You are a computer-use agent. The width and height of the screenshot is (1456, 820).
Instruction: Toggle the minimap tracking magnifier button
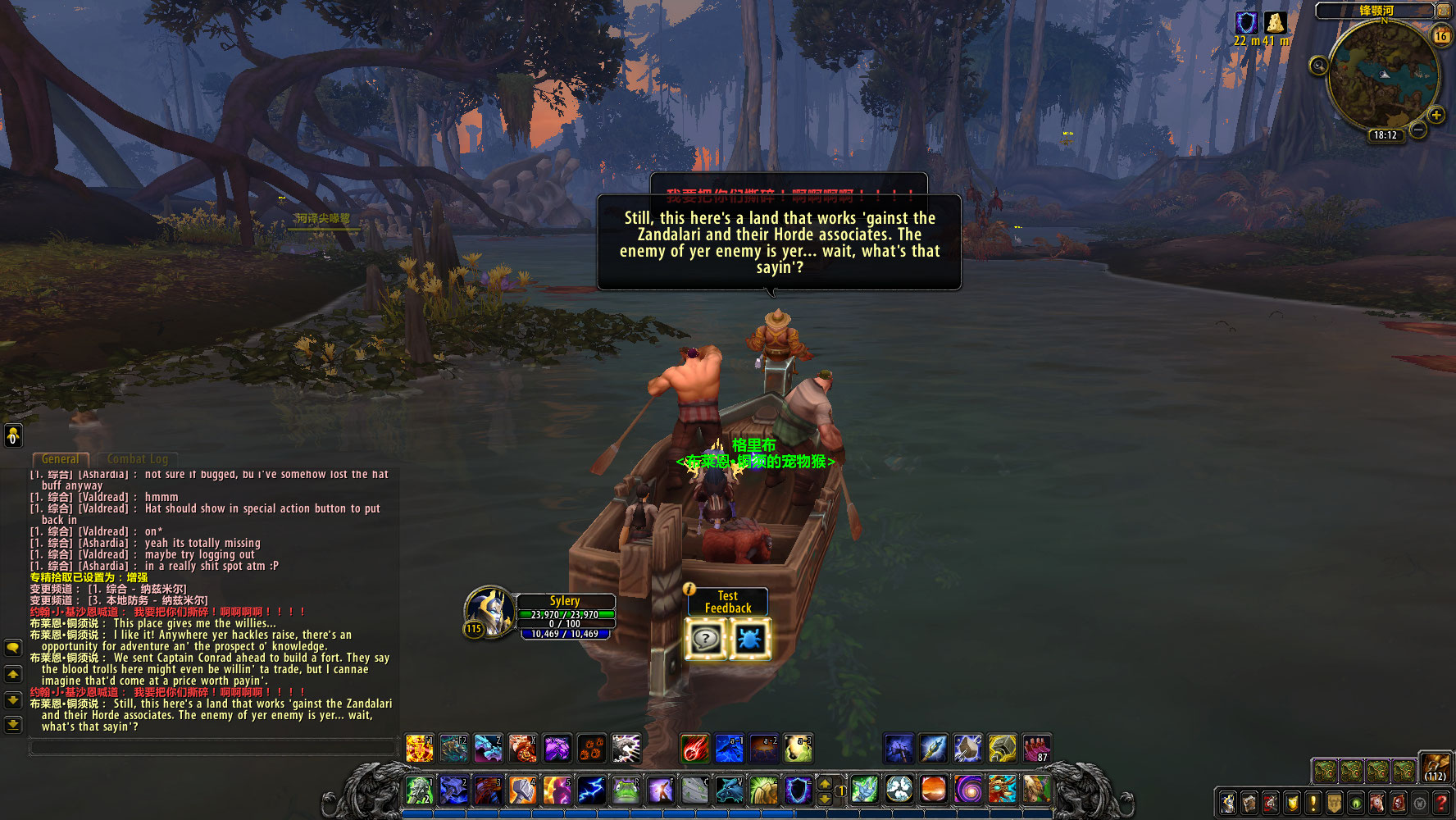(x=1318, y=66)
